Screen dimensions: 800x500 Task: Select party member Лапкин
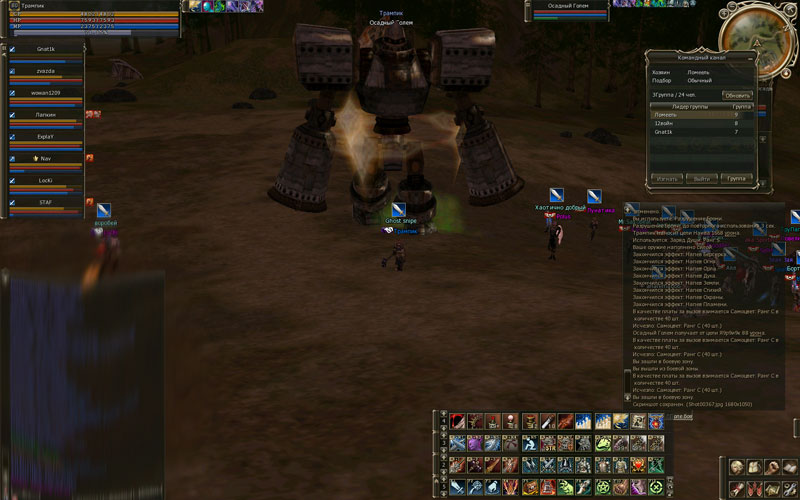[x=47, y=115]
